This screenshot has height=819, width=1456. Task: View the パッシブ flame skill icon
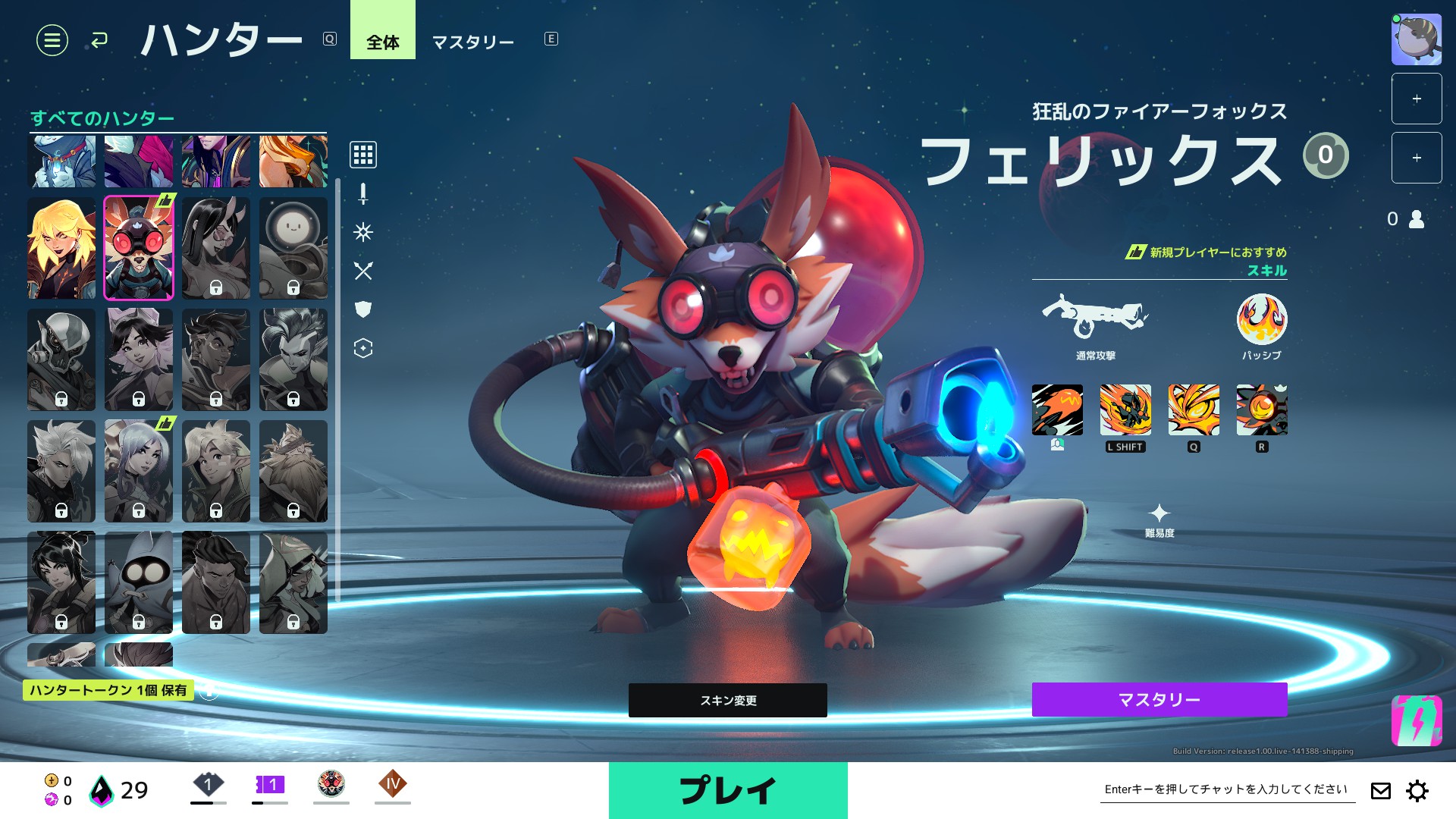click(x=1261, y=319)
